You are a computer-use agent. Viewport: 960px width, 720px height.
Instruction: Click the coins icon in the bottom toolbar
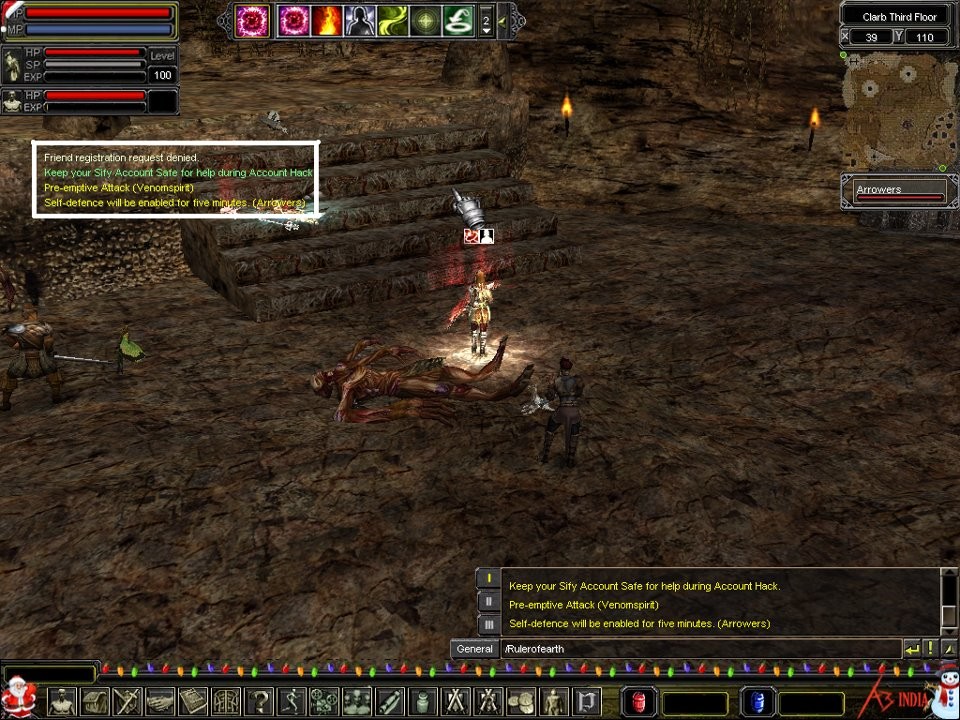pyautogui.click(x=521, y=701)
